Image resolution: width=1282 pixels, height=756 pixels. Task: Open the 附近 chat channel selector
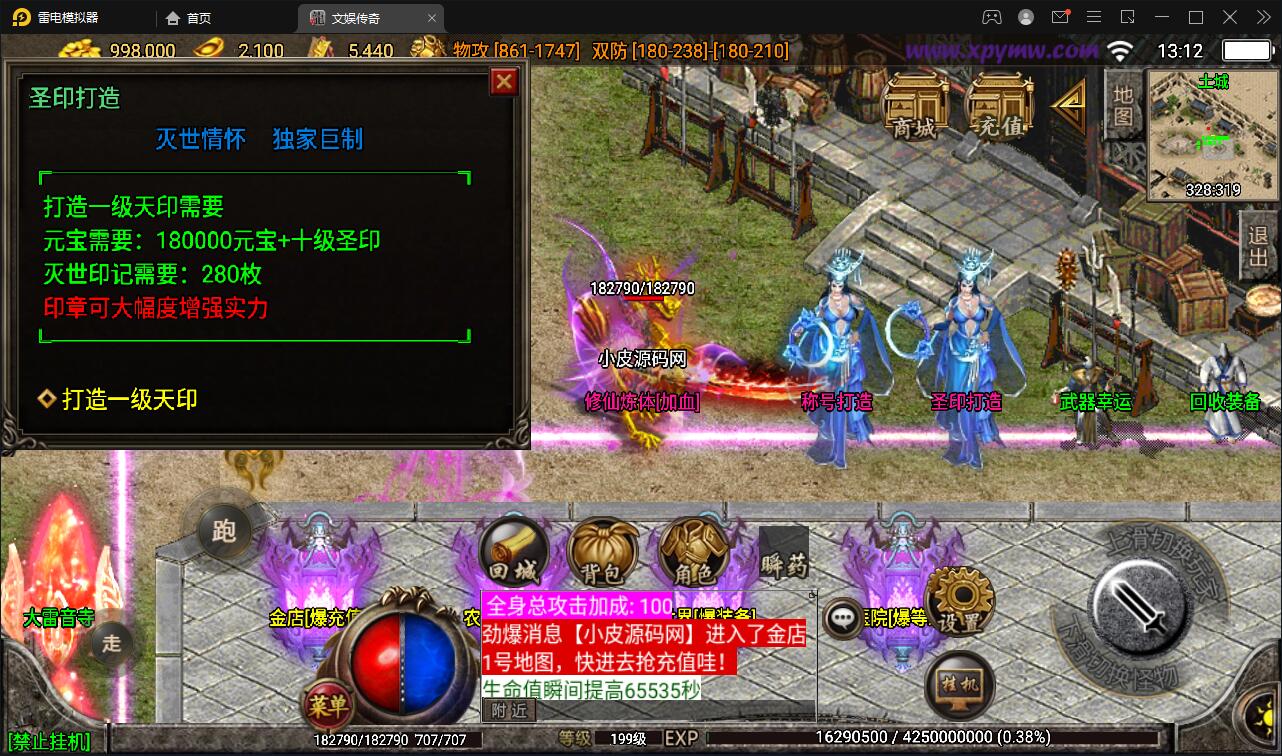click(x=510, y=710)
